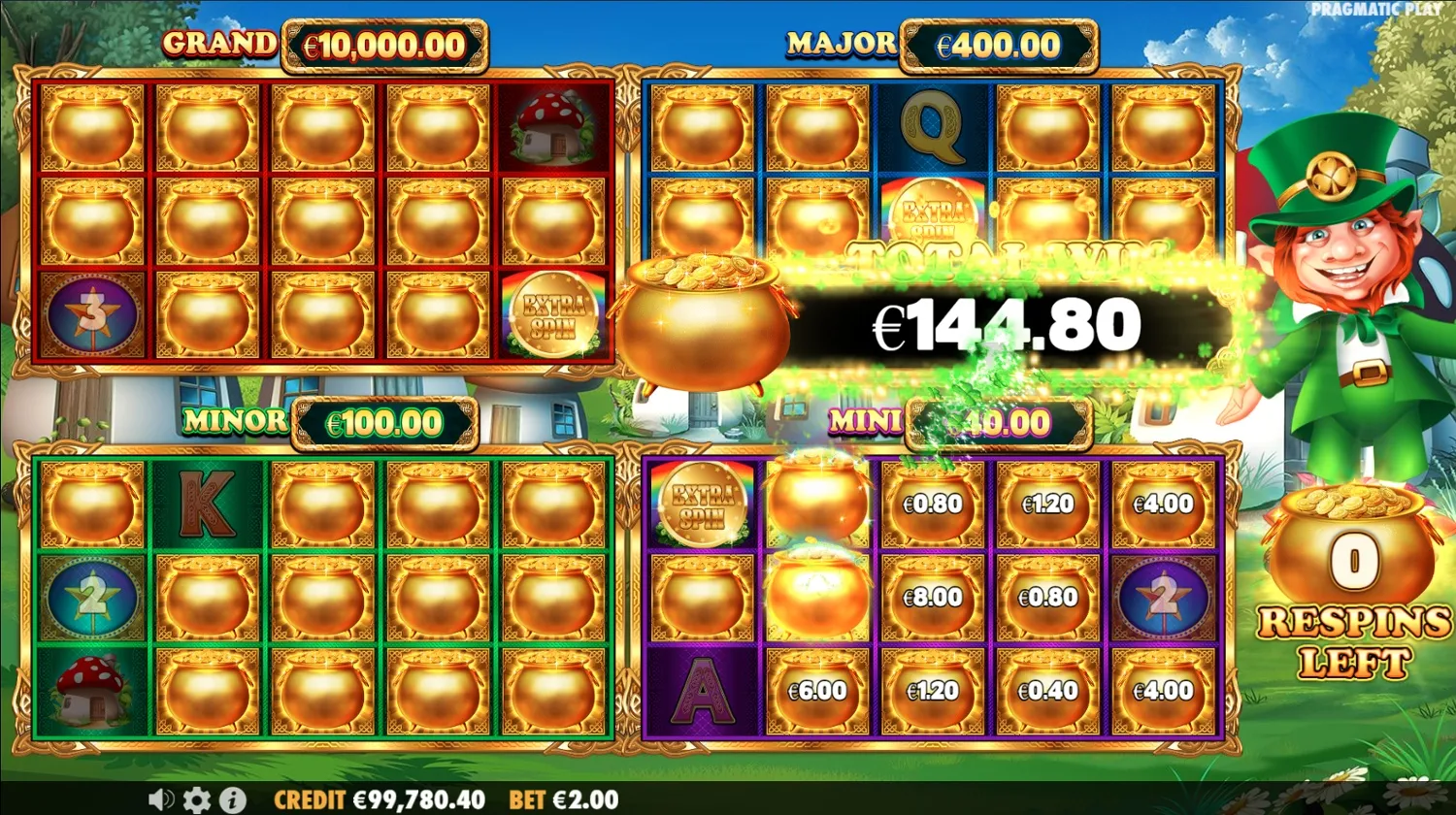Image resolution: width=1456 pixels, height=815 pixels.
Task: Select the K symbol on the Minor reel
Action: click(206, 504)
